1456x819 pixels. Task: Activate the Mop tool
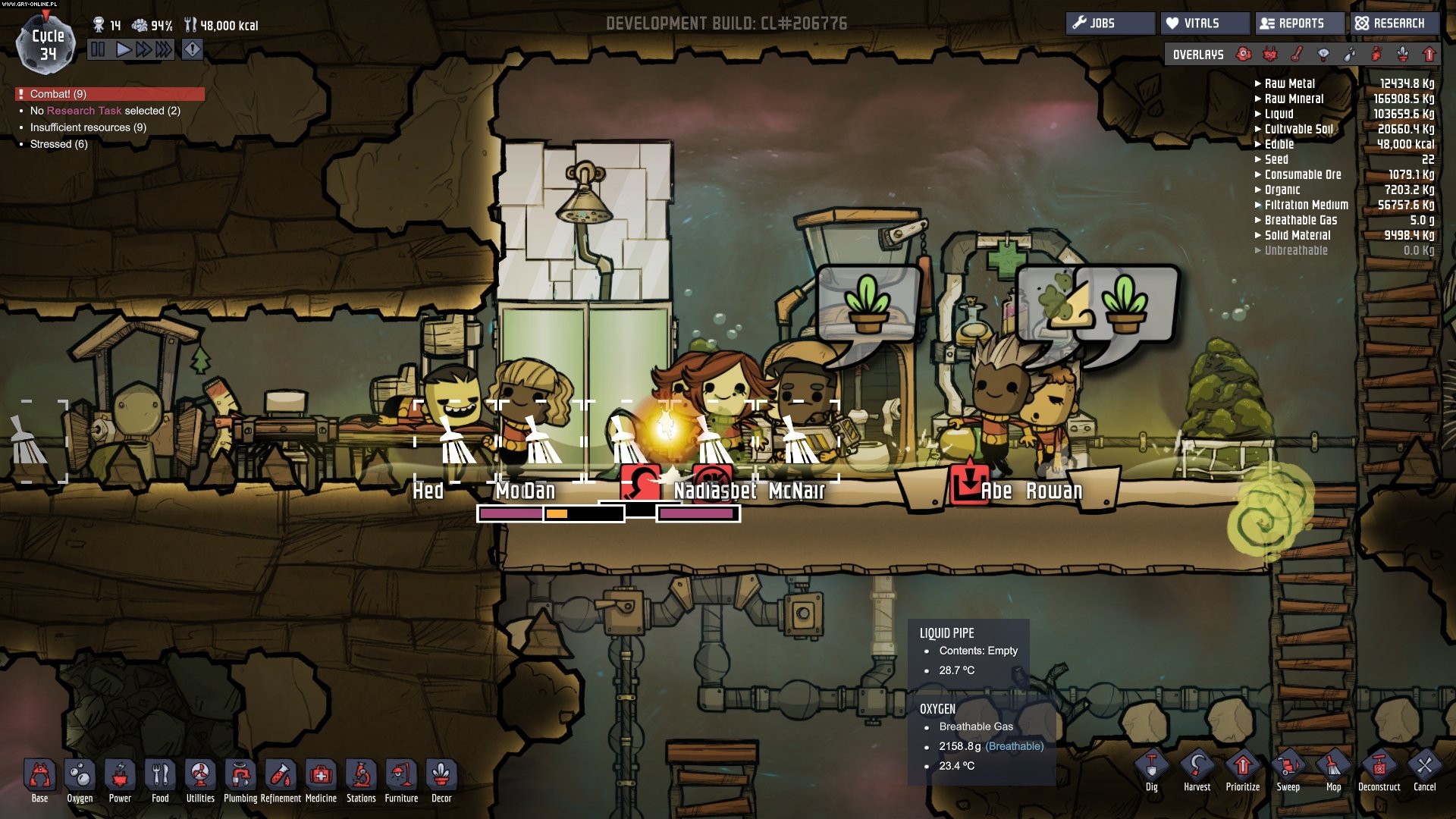pos(1333,770)
